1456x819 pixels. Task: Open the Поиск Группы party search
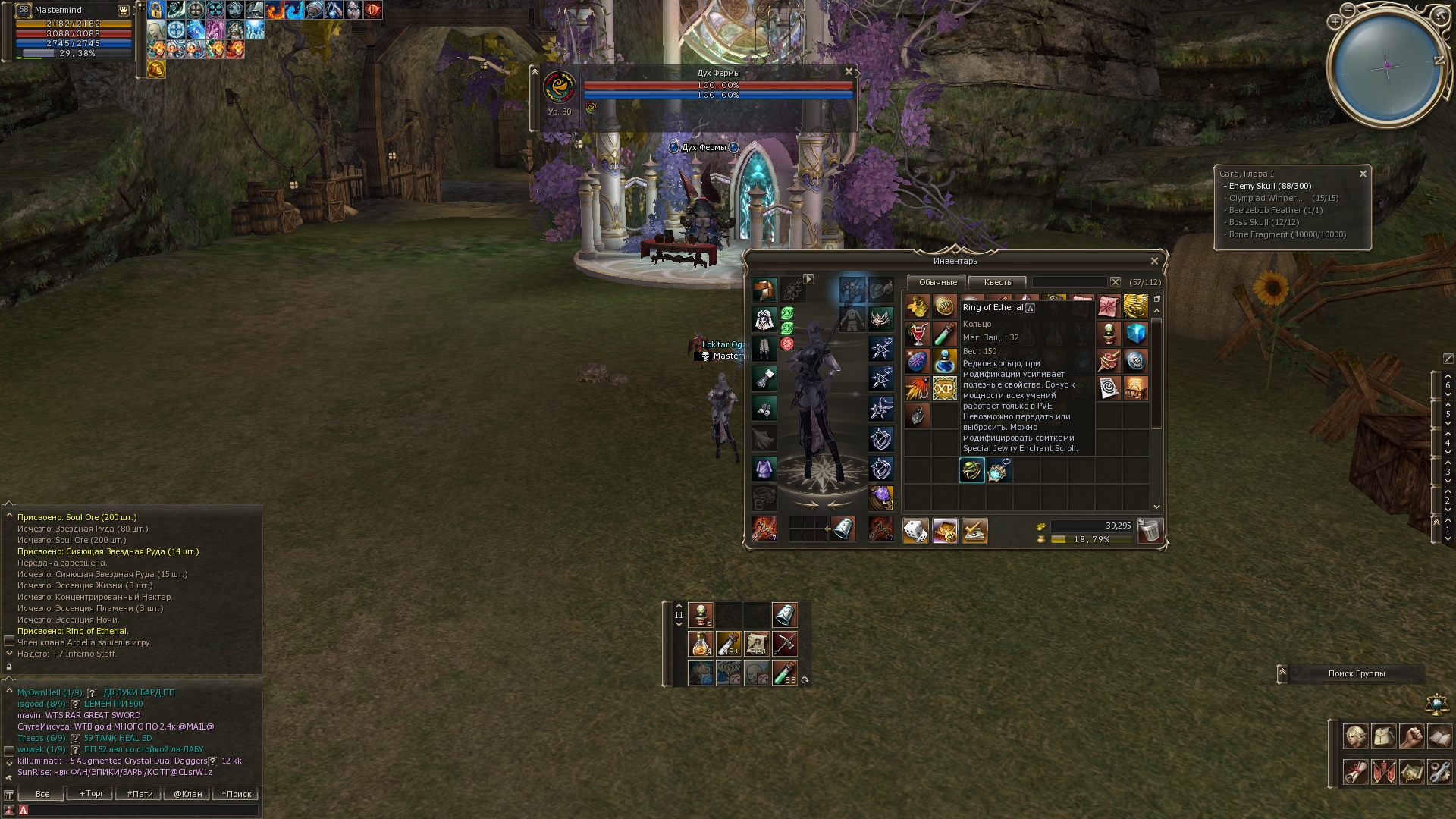[x=1356, y=673]
